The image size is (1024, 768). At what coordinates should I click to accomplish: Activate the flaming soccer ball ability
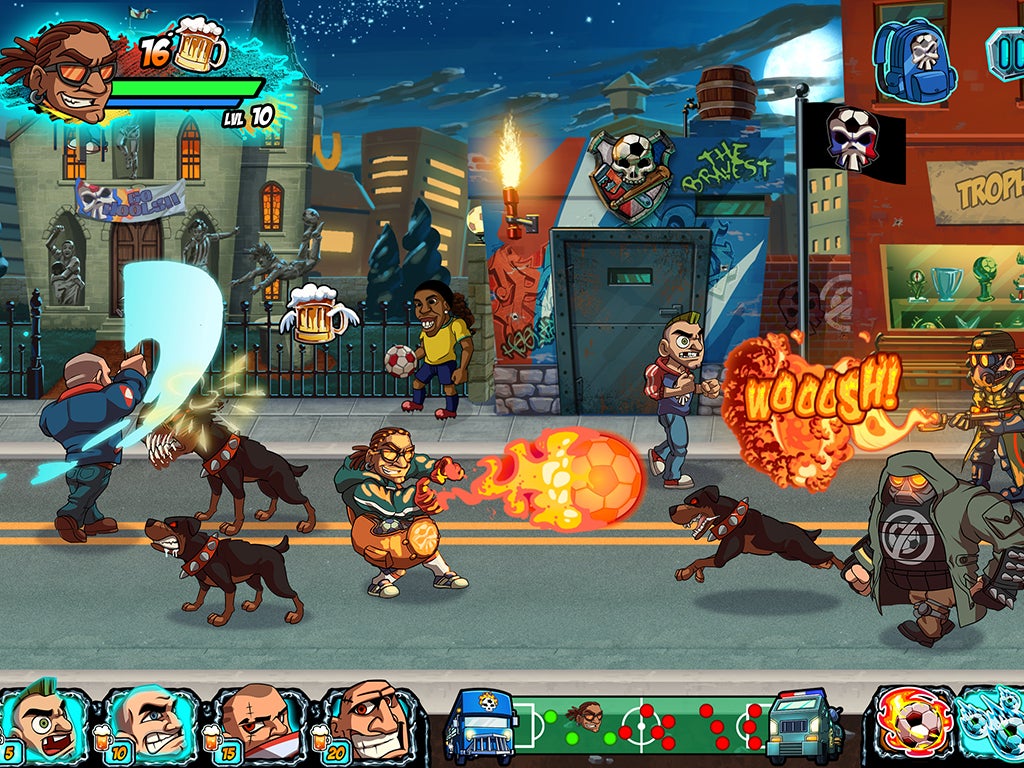click(911, 725)
